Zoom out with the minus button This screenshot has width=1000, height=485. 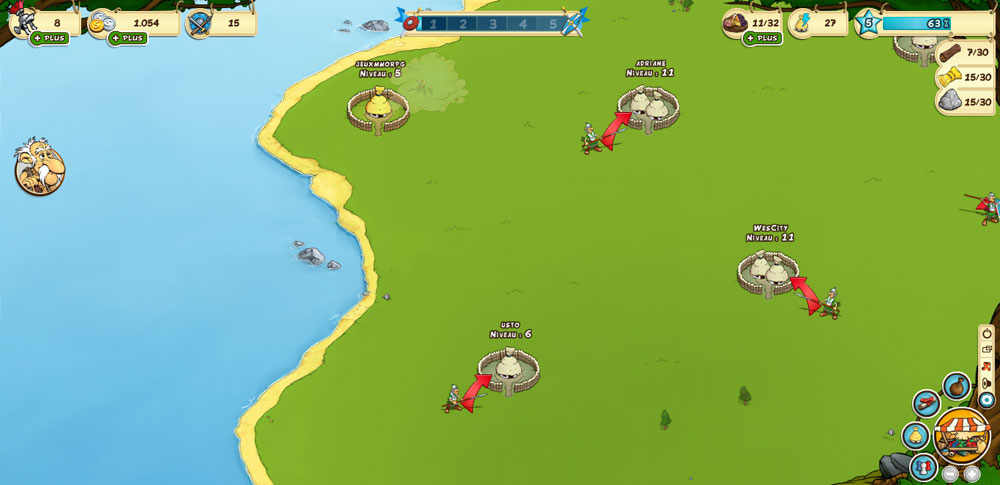pyautogui.click(x=950, y=474)
